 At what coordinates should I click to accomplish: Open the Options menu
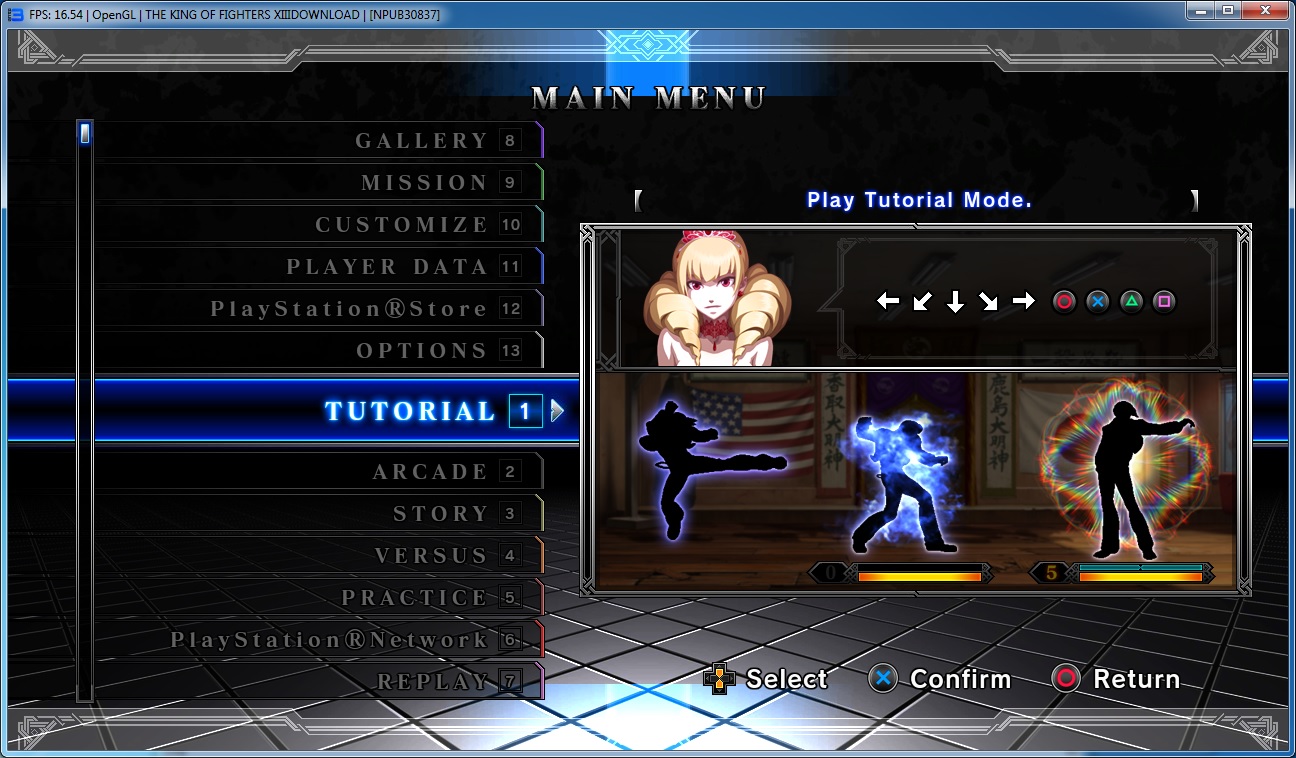pos(422,351)
